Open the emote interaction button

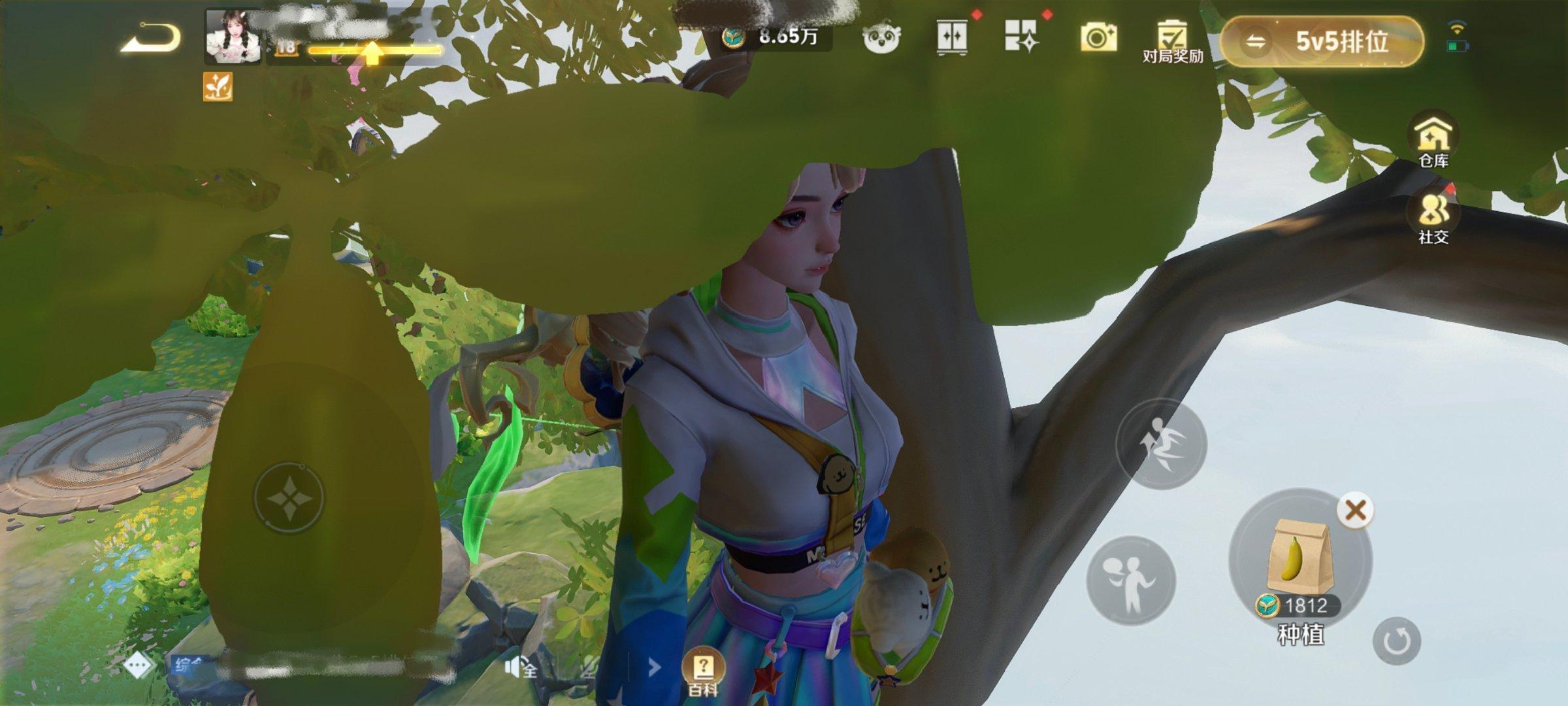pos(1130,580)
